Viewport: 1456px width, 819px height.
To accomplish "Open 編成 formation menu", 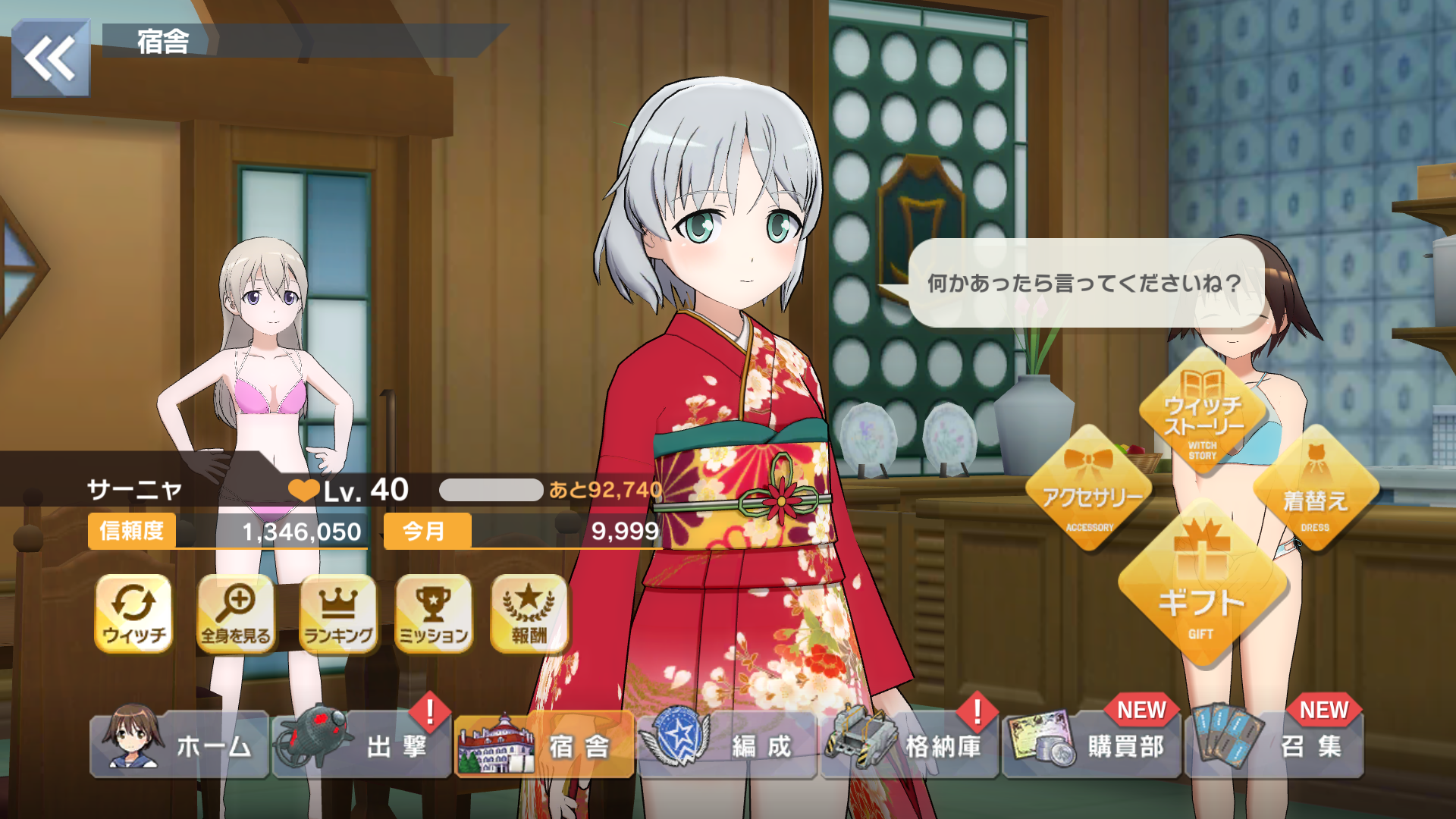I will [x=726, y=745].
